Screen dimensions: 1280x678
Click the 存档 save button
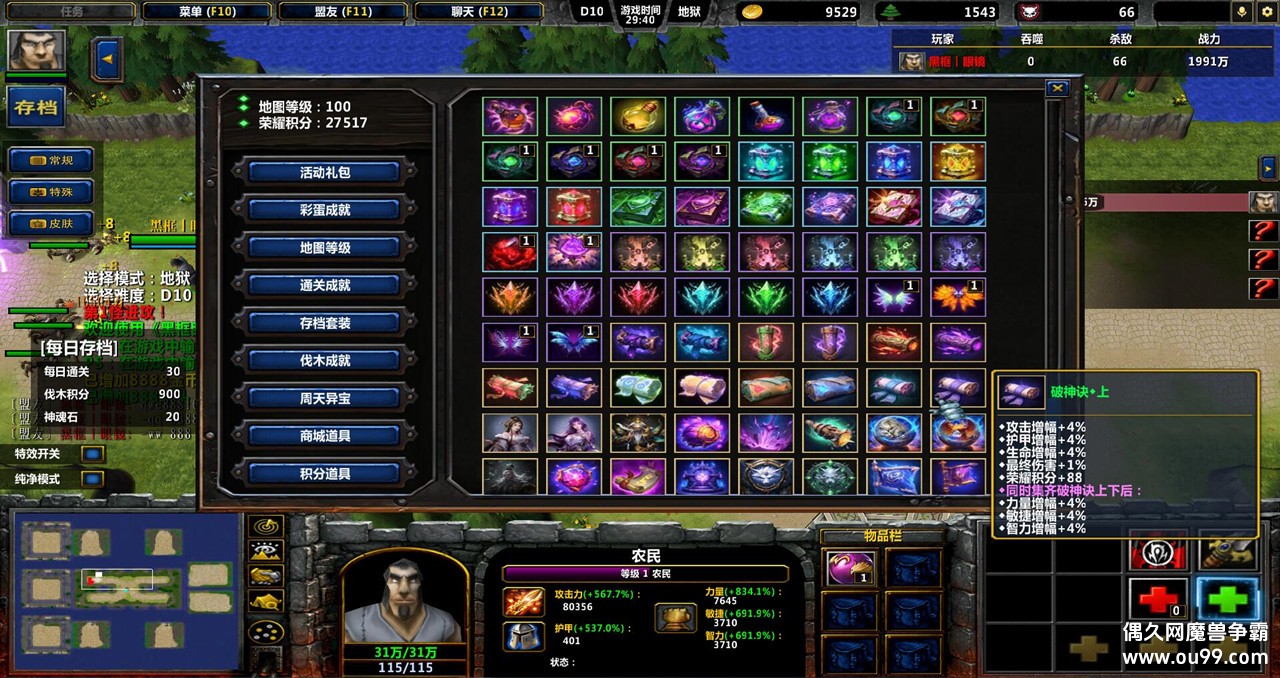36,107
